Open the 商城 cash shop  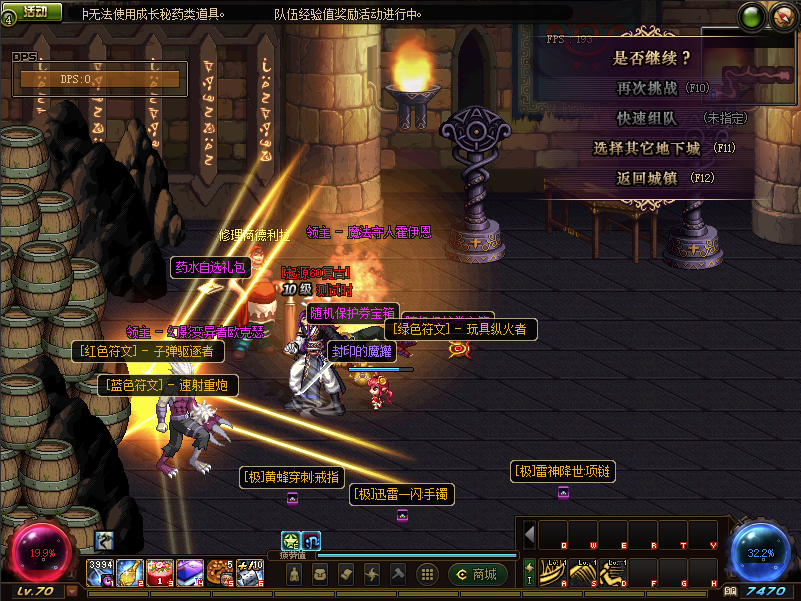click(x=477, y=574)
